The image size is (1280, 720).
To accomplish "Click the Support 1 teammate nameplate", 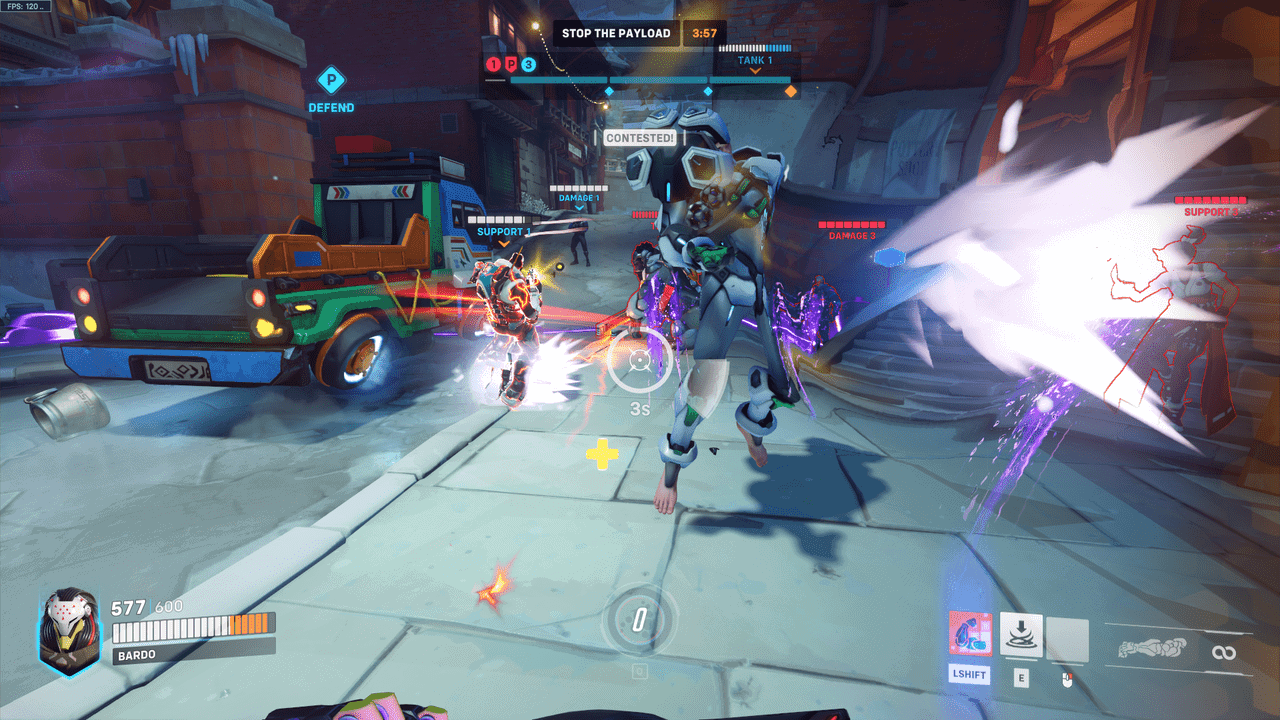I will point(503,232).
